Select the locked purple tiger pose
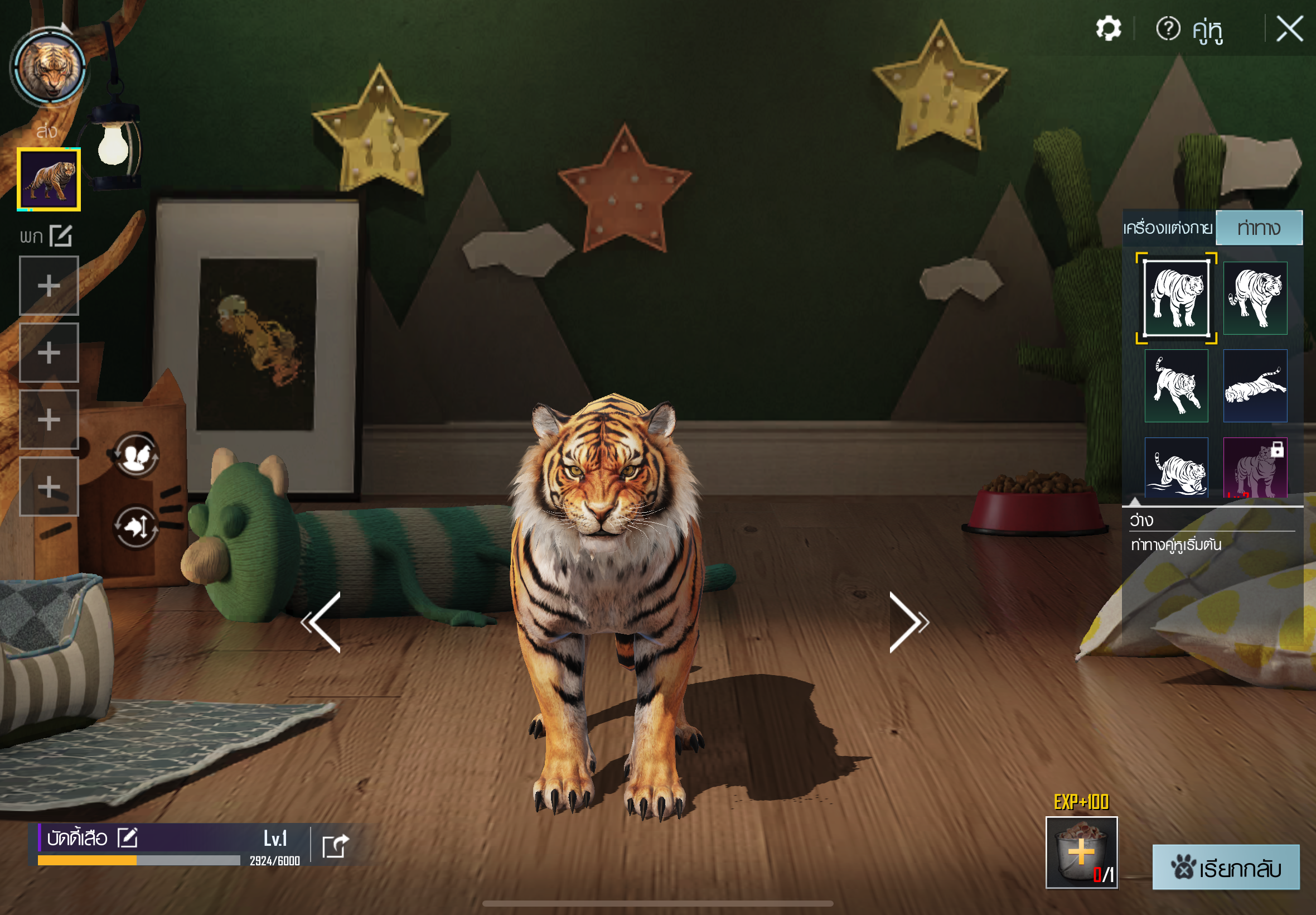The width and height of the screenshot is (1316, 915). pos(1255,468)
